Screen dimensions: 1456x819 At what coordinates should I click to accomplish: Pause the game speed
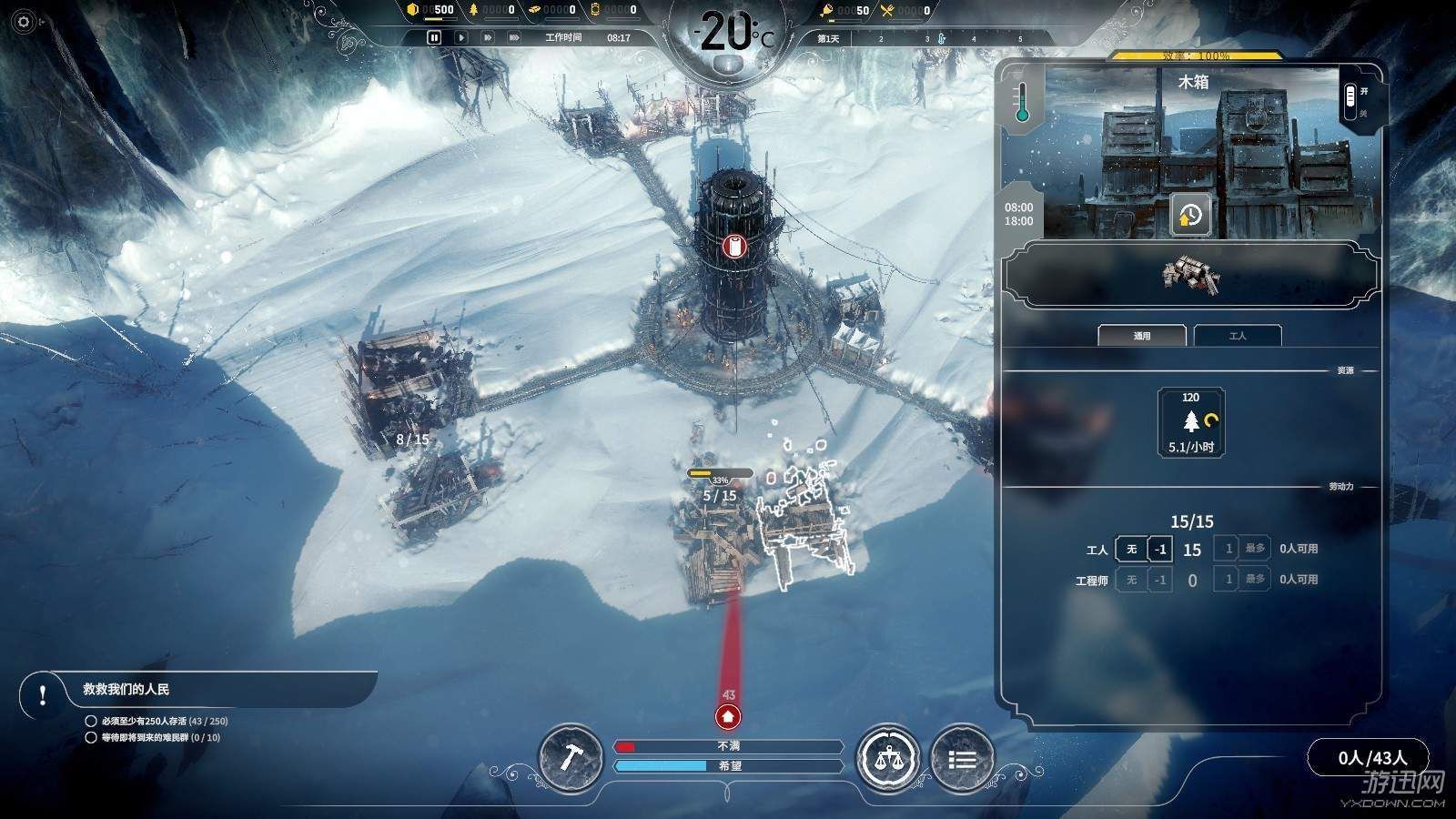point(434,37)
